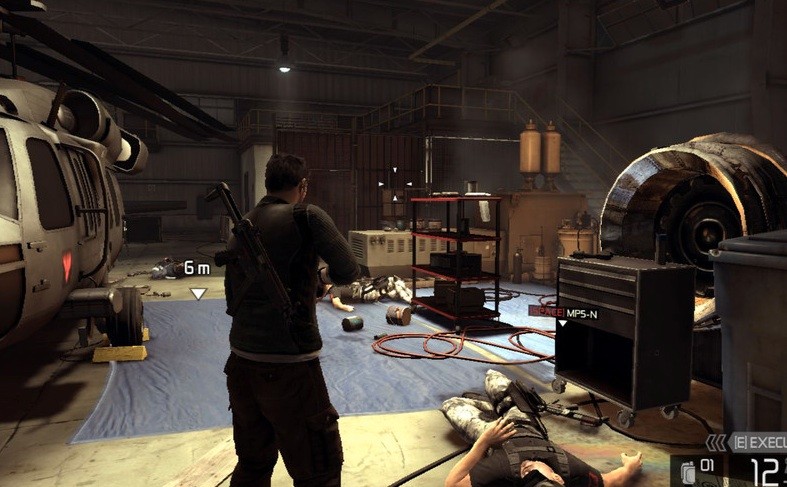The height and width of the screenshot is (487, 787).
Task: Click the gadget icon beside the 01 count
Action: (688, 471)
